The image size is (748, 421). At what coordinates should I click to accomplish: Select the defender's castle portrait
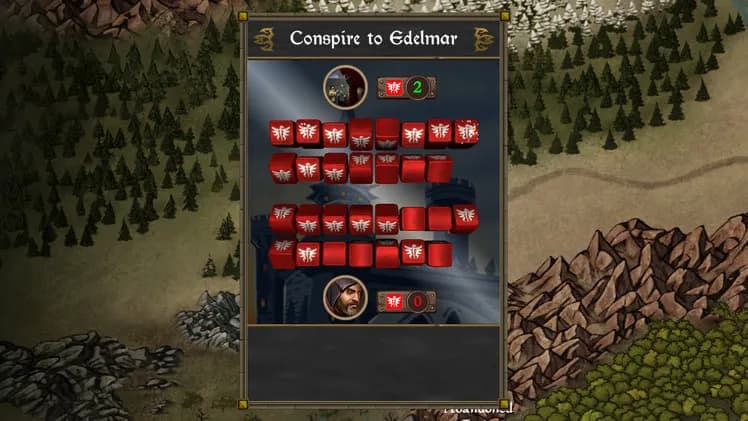pos(345,87)
